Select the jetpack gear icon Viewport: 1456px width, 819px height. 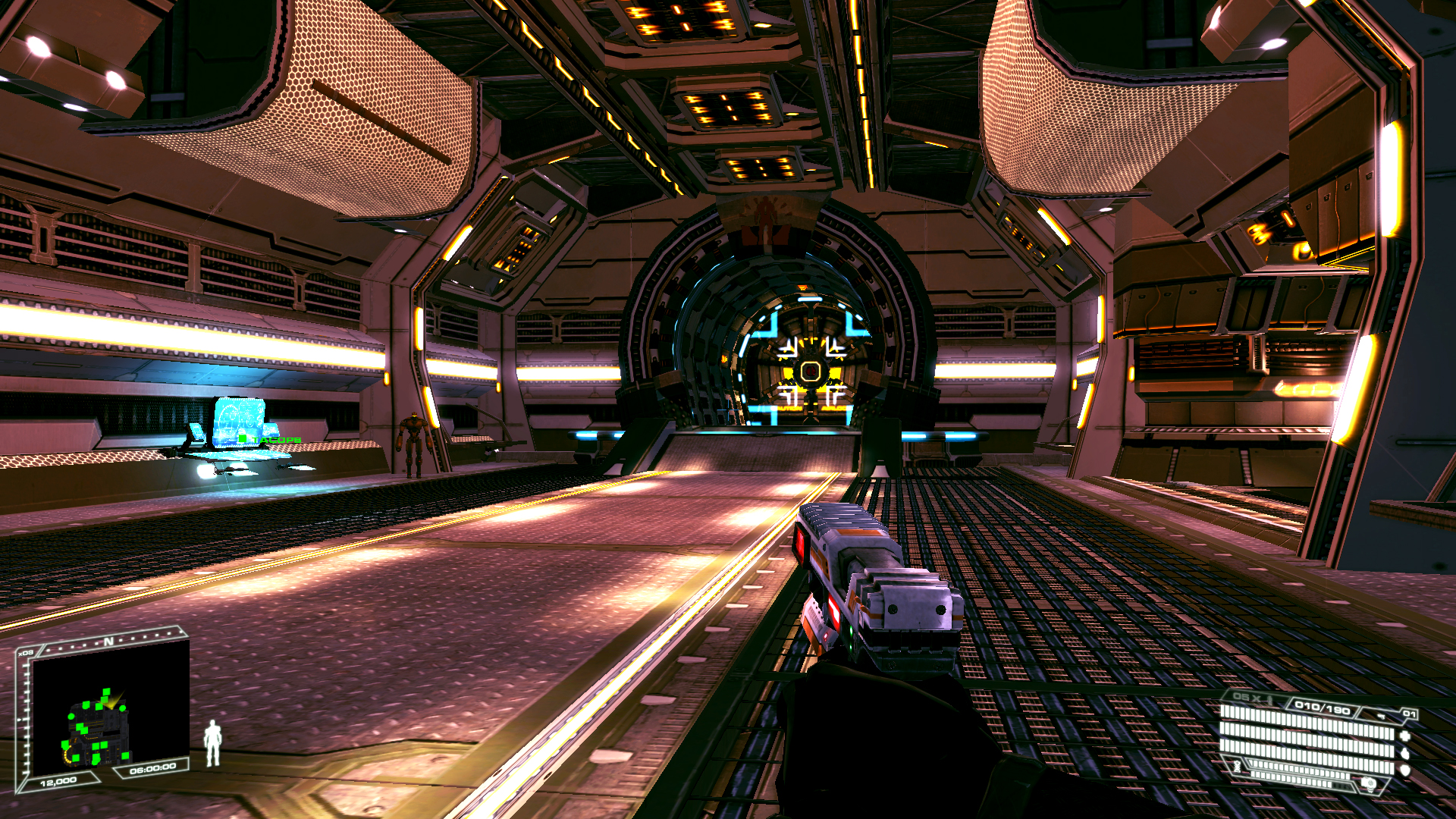coord(1370,784)
